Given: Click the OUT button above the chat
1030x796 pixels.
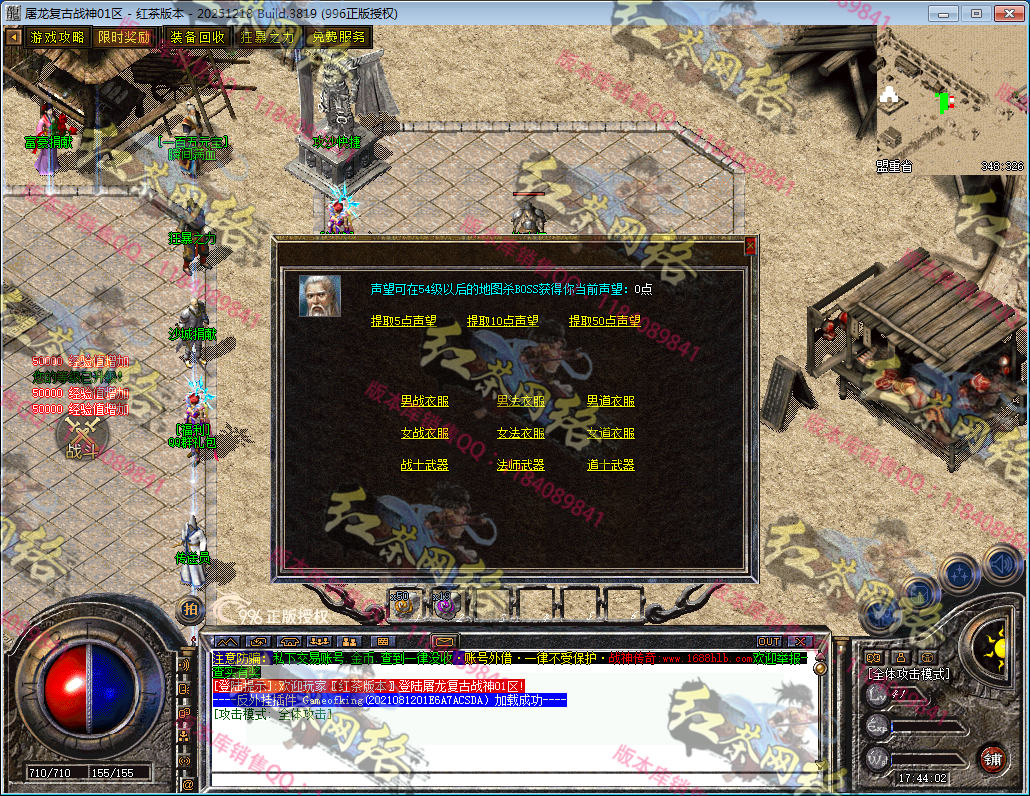Looking at the screenshot, I should pyautogui.click(x=768, y=641).
